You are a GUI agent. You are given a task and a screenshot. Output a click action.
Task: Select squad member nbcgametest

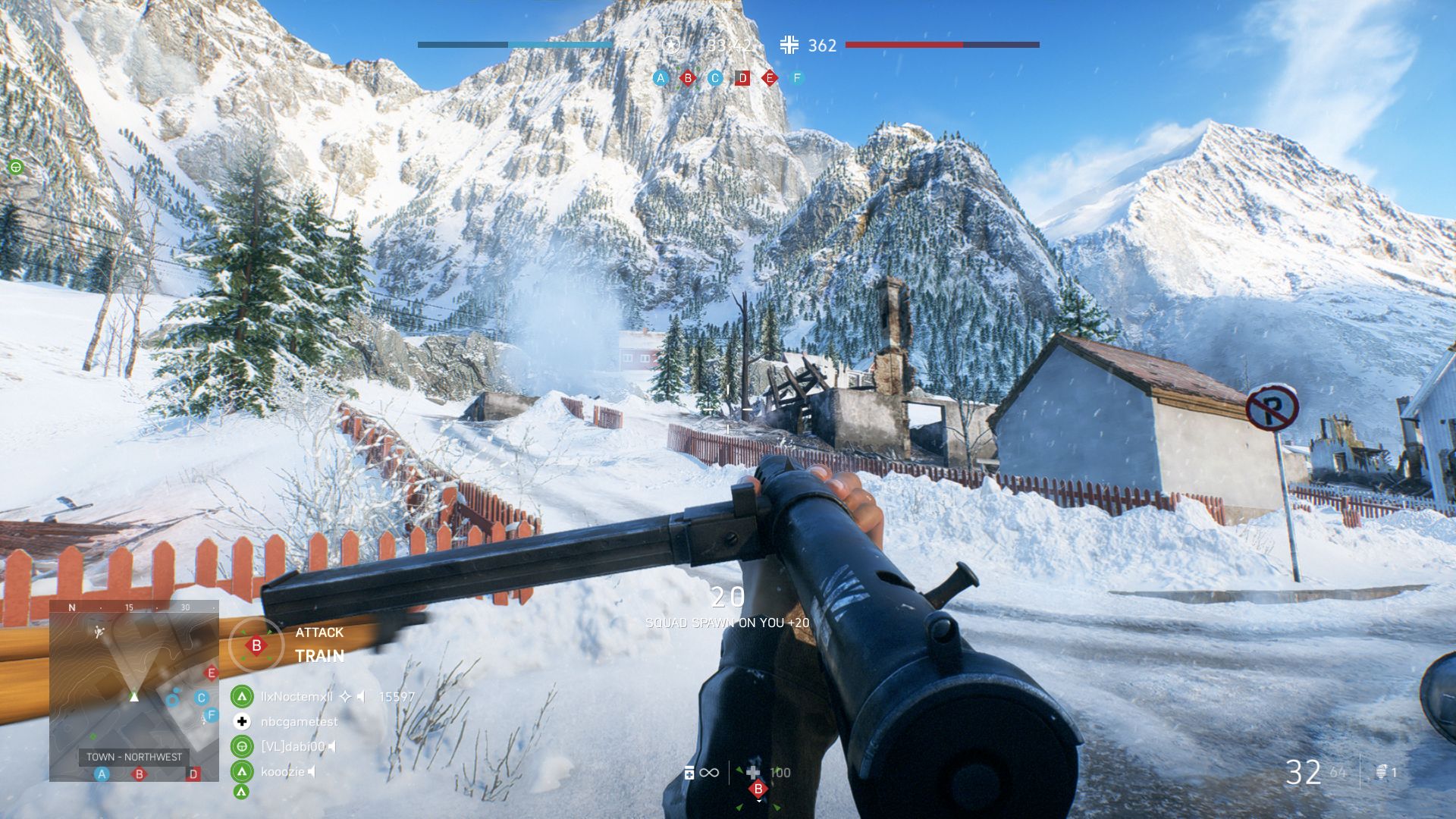[x=299, y=721]
